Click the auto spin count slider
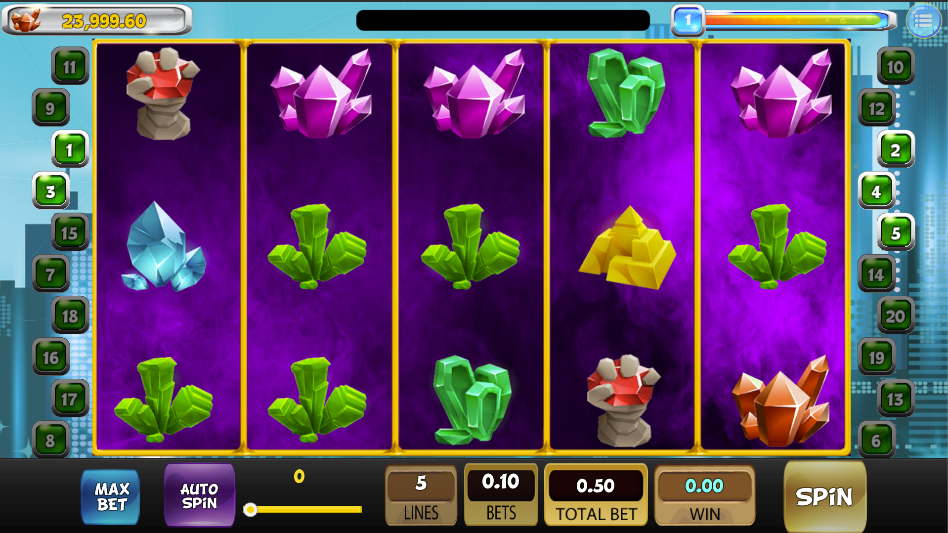Image resolution: width=948 pixels, height=533 pixels. click(x=305, y=509)
